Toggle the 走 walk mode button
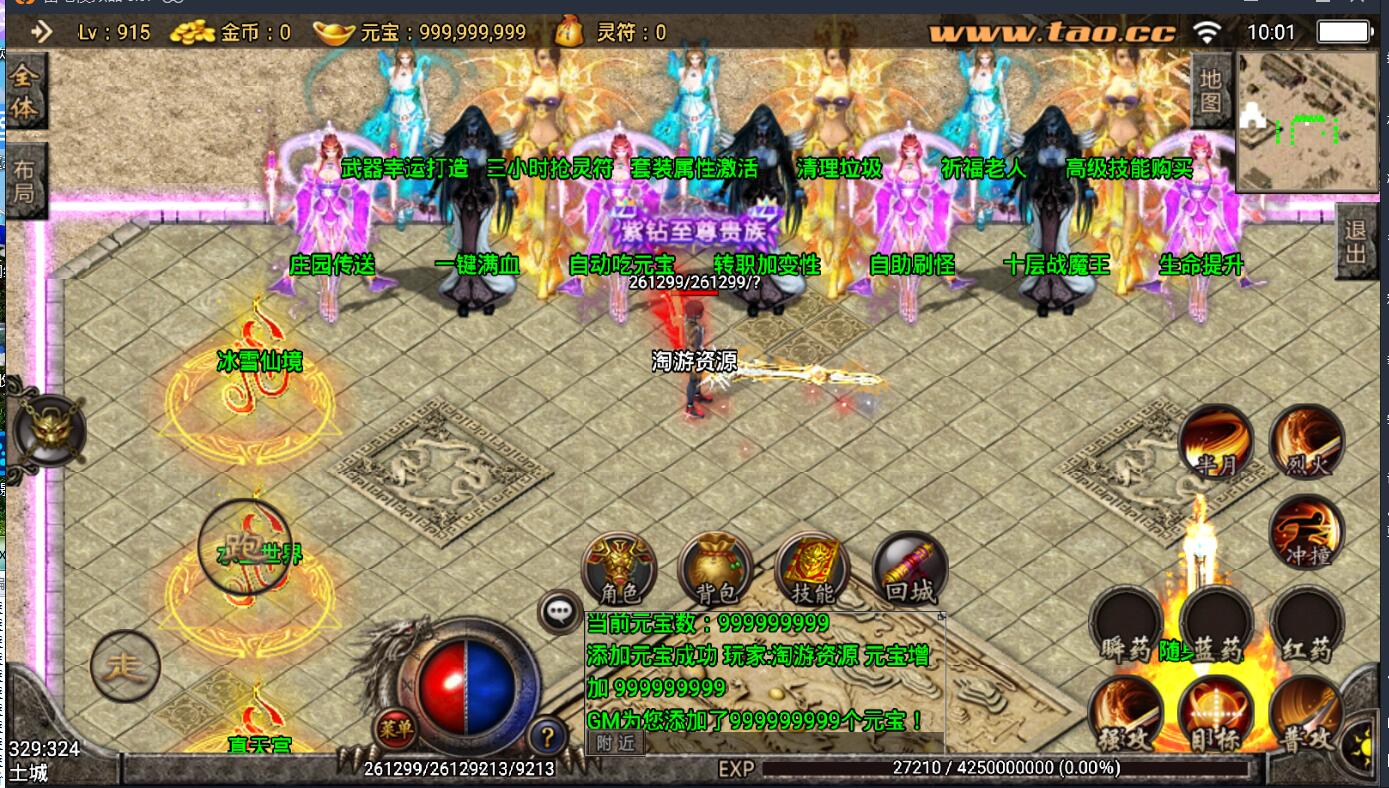 (125, 665)
